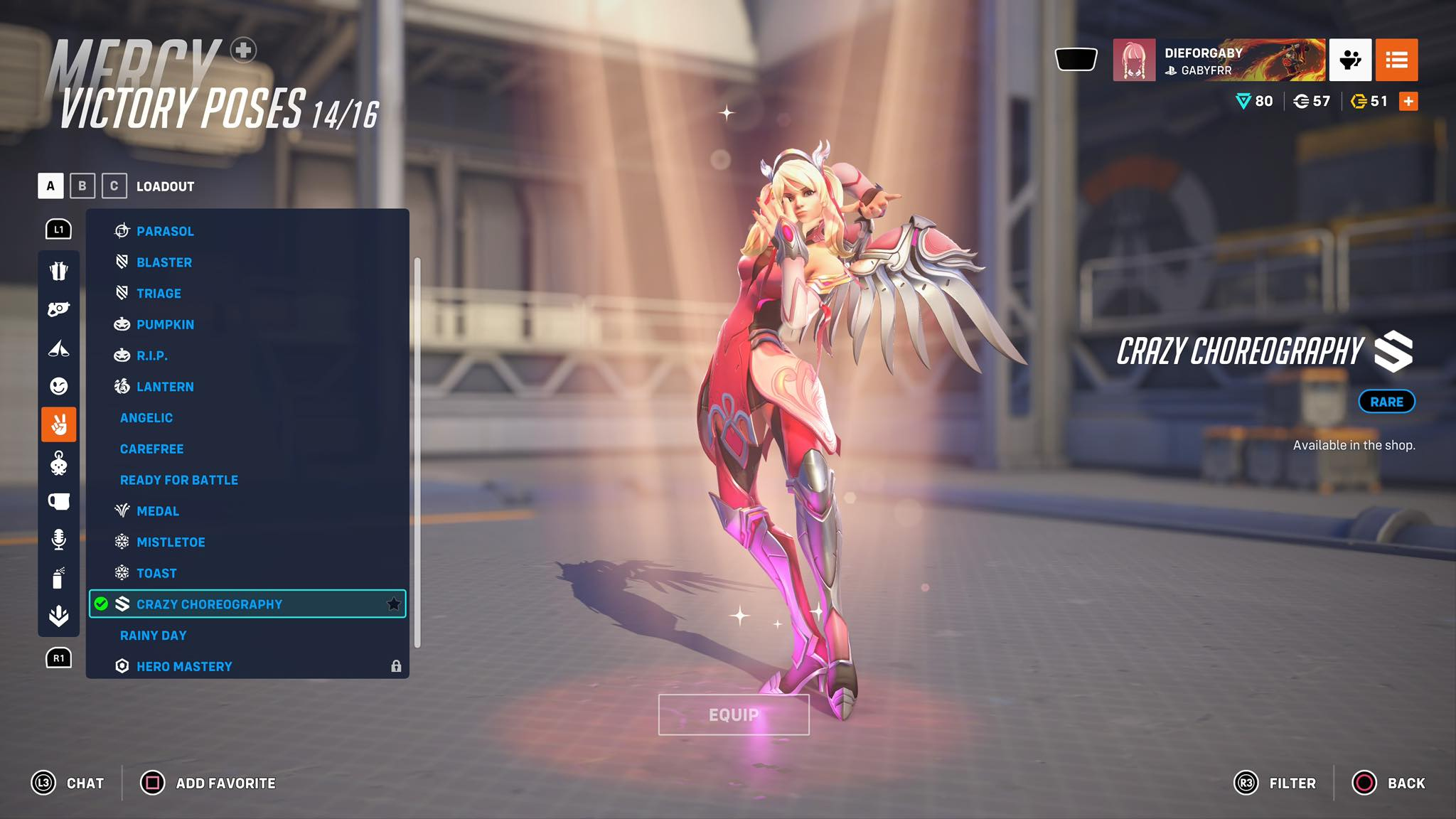Image resolution: width=1456 pixels, height=819 pixels.
Task: Open the smiley face emotes category
Action: point(59,386)
